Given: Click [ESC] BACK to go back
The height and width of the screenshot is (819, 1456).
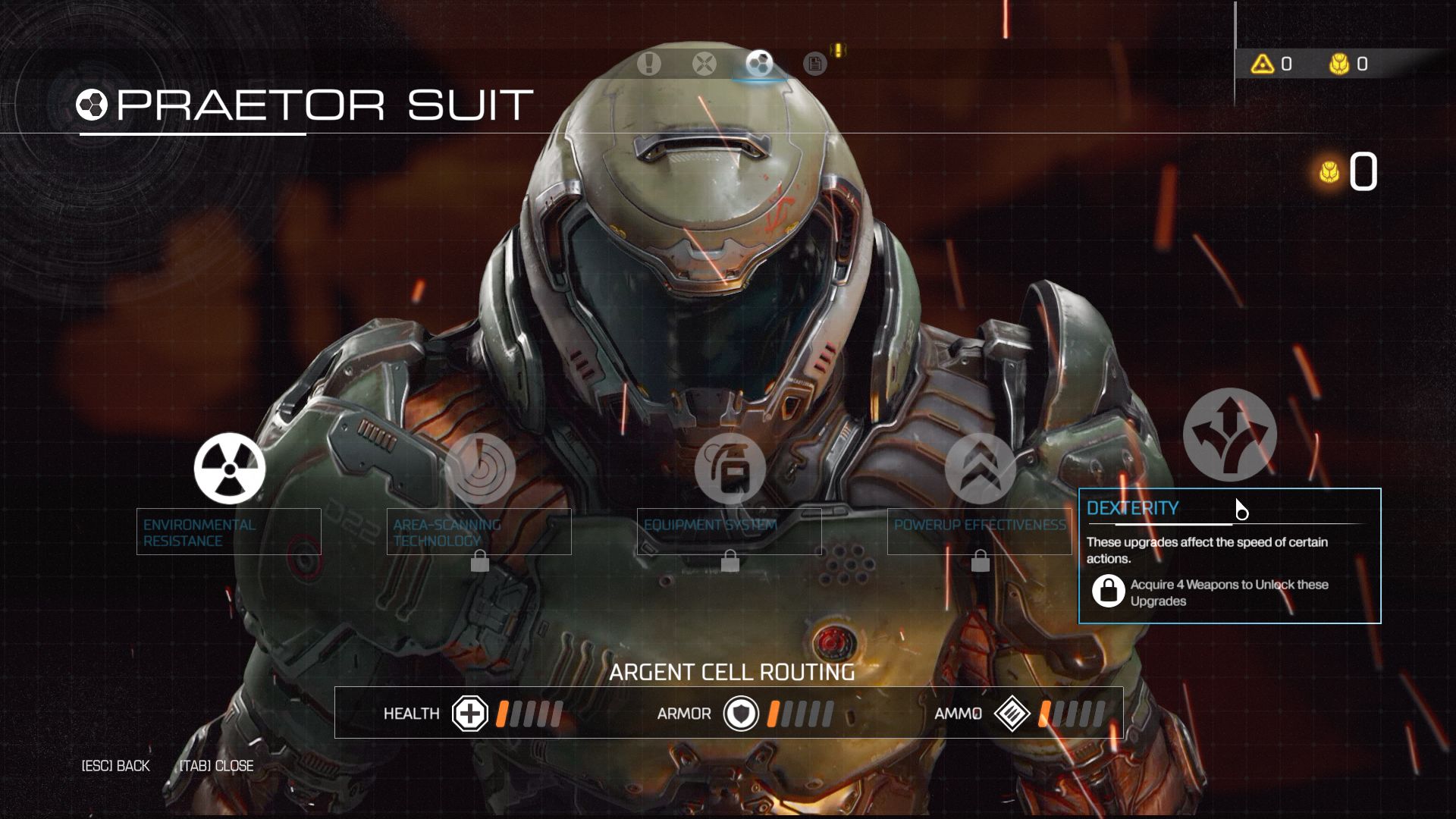Looking at the screenshot, I should (x=115, y=766).
